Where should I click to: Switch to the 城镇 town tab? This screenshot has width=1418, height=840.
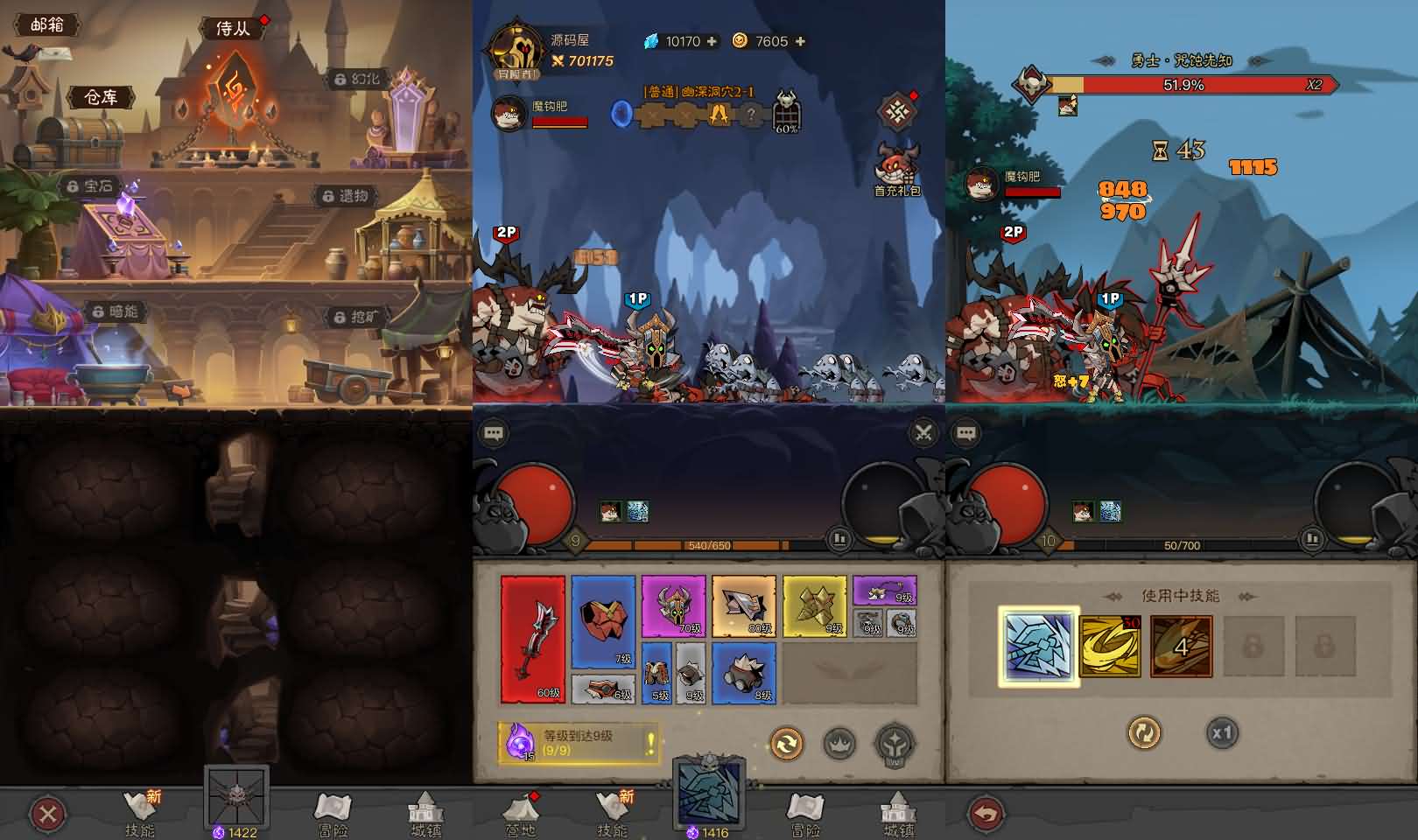pos(900,814)
